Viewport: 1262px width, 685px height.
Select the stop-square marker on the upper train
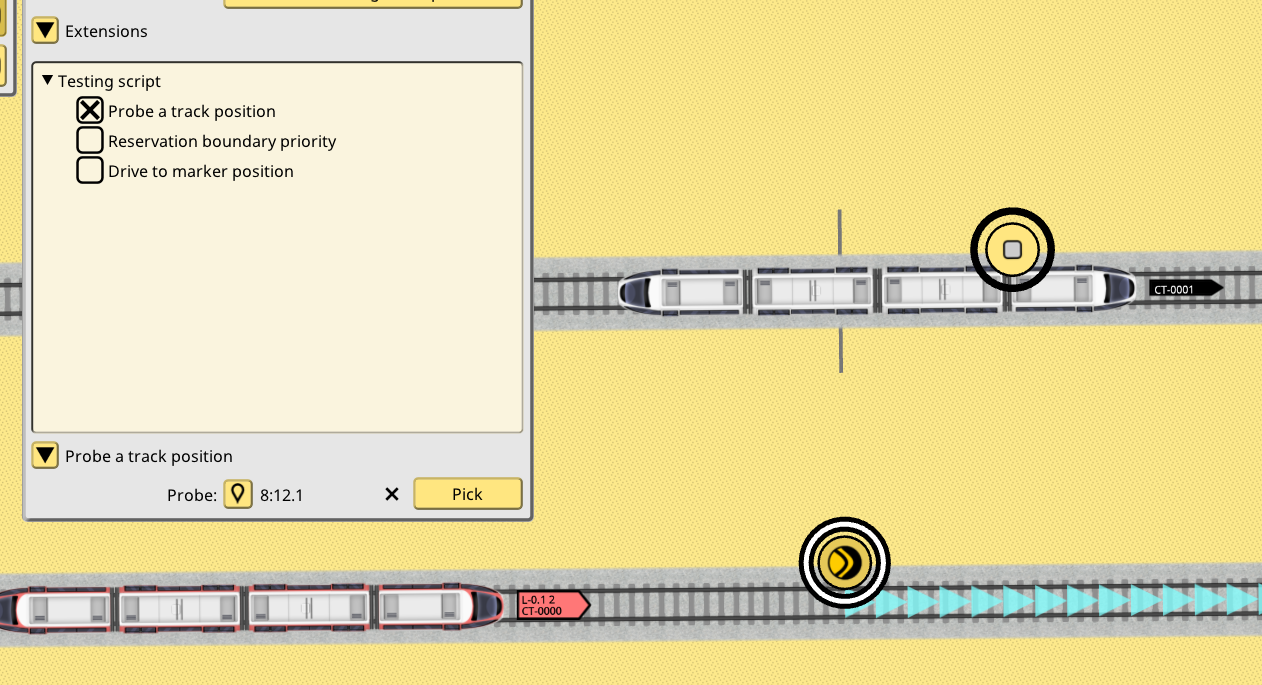tap(1012, 250)
